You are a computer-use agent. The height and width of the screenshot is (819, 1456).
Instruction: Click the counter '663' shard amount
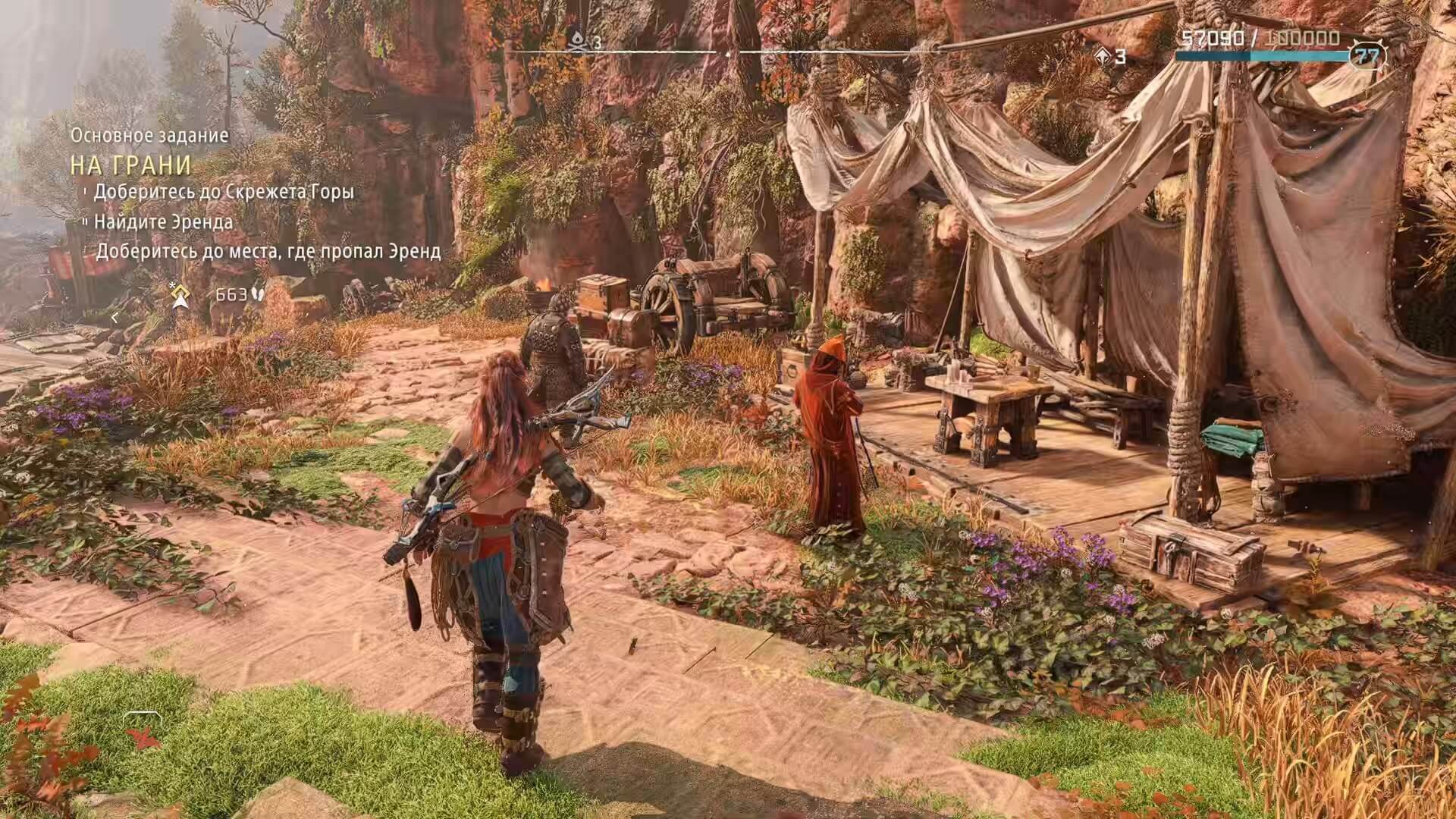[x=231, y=293]
